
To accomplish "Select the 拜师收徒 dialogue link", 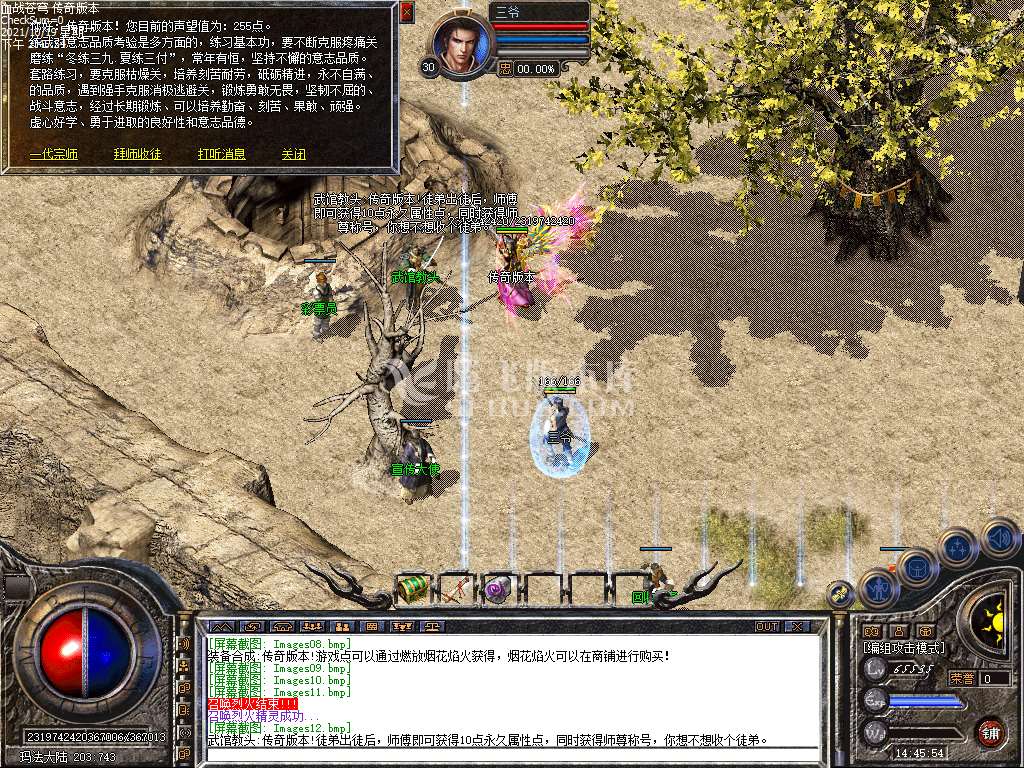I will click(137, 154).
